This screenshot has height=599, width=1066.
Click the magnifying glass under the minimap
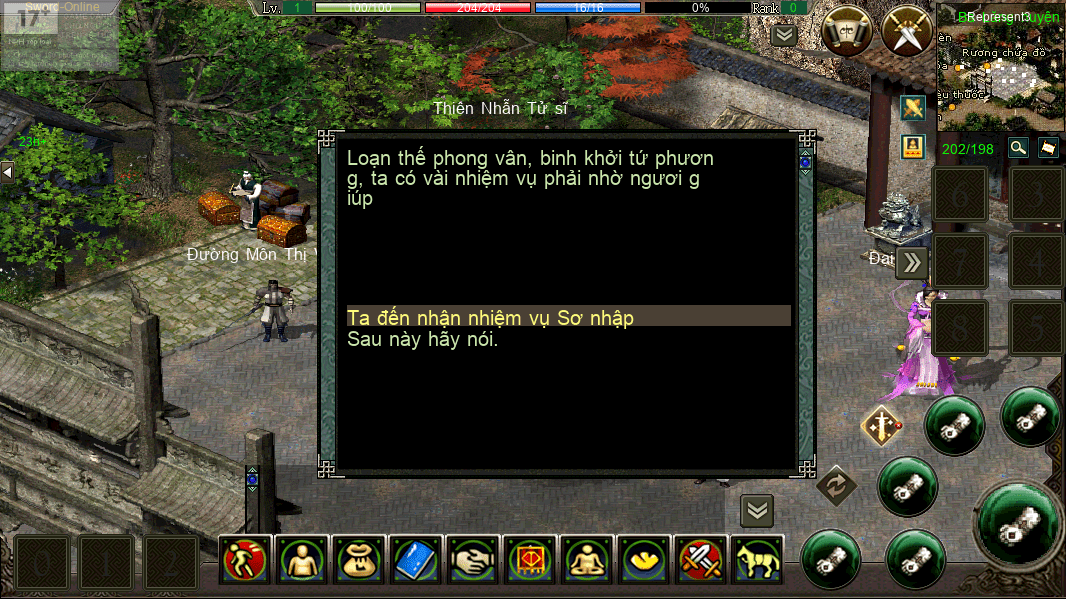pos(1018,148)
